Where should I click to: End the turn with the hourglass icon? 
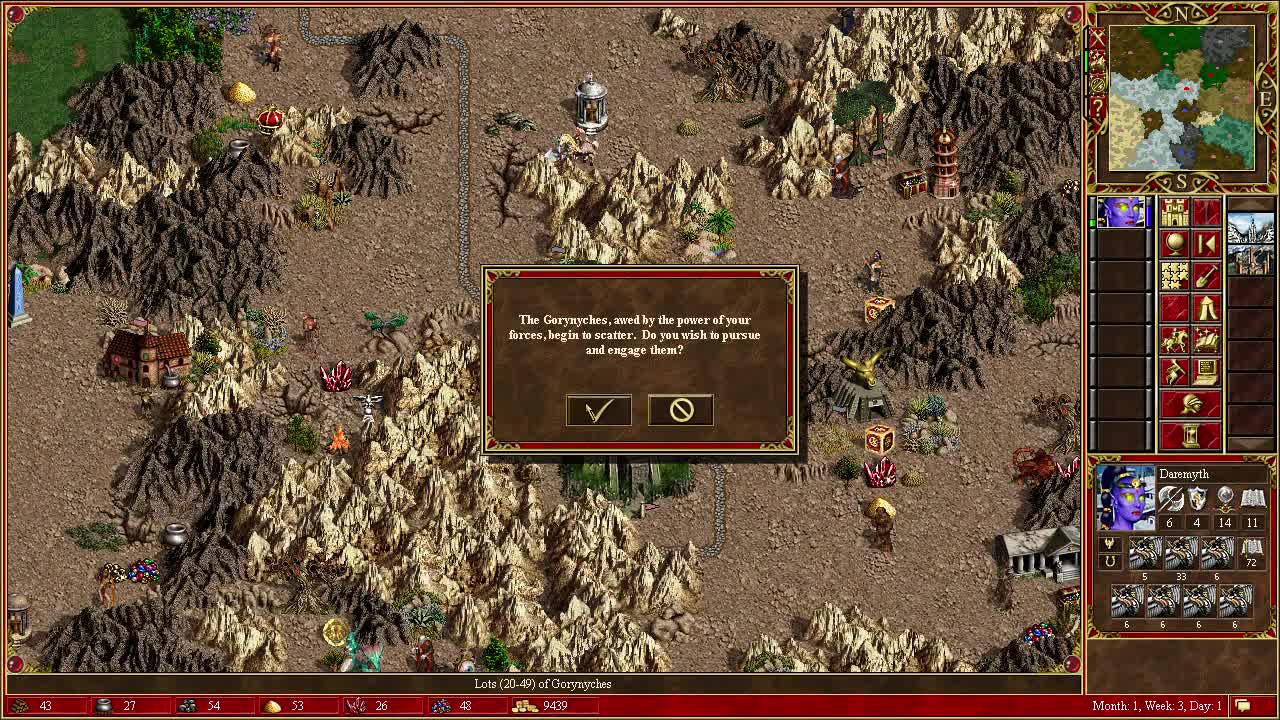click(x=1190, y=434)
